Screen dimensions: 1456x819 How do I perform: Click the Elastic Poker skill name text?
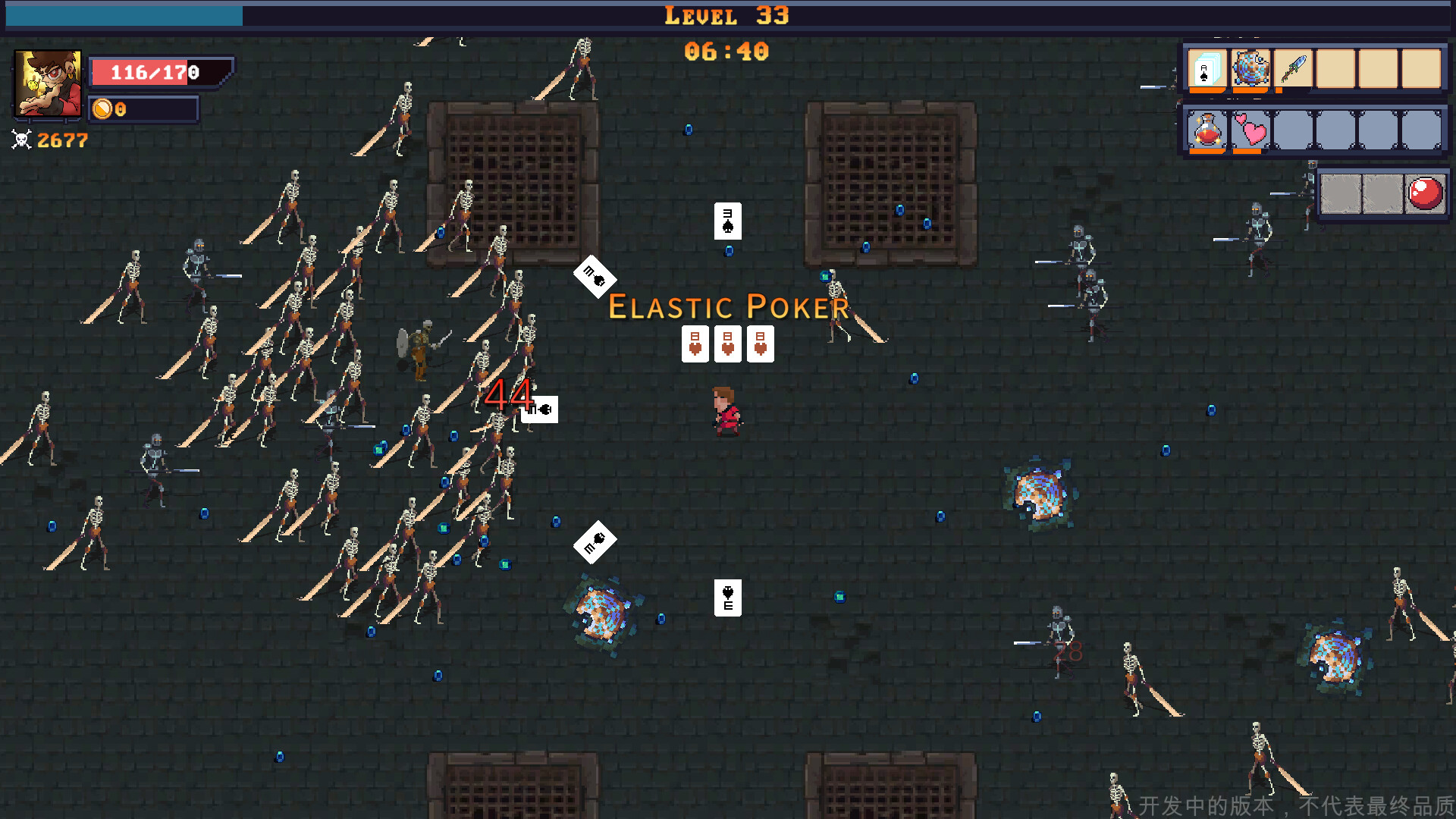point(728,306)
